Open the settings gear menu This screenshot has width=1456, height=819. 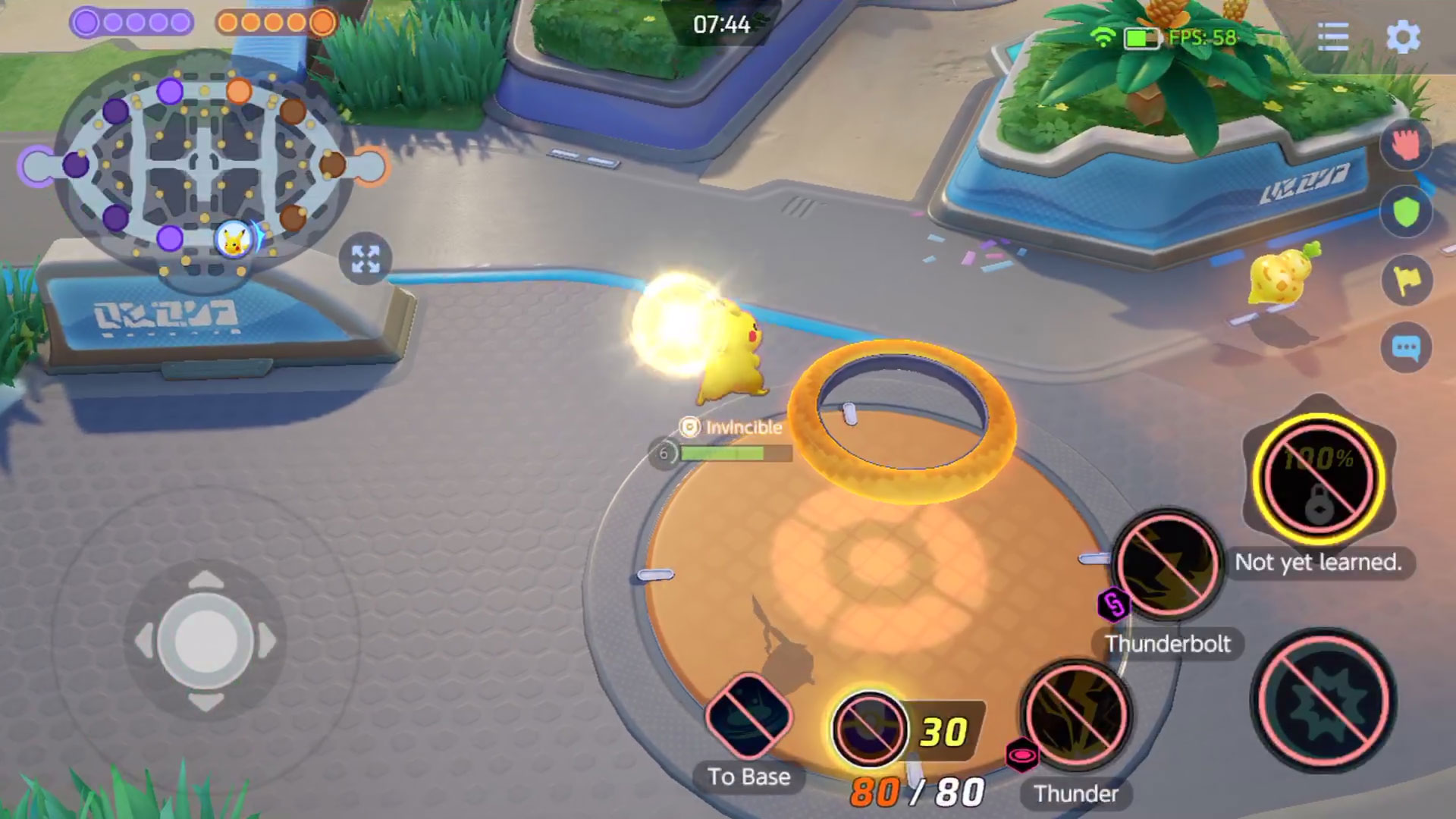pos(1403,36)
